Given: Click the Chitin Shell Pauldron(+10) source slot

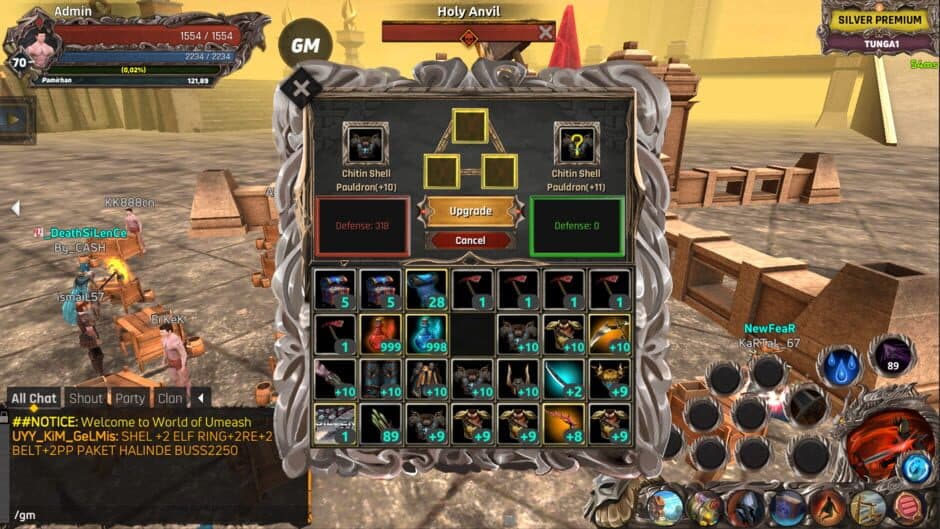Looking at the screenshot, I should 364,143.
